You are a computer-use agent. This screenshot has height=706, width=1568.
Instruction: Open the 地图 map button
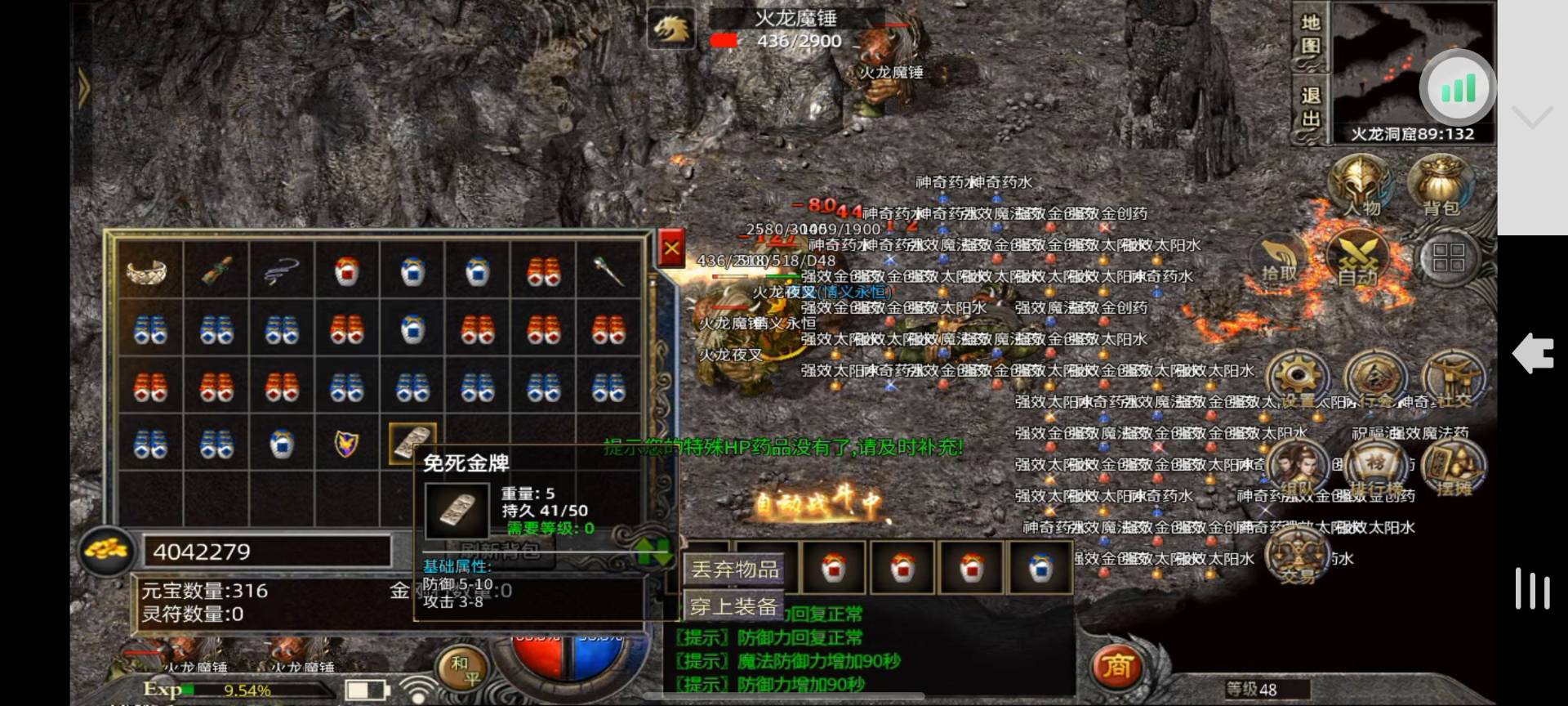click(1310, 35)
